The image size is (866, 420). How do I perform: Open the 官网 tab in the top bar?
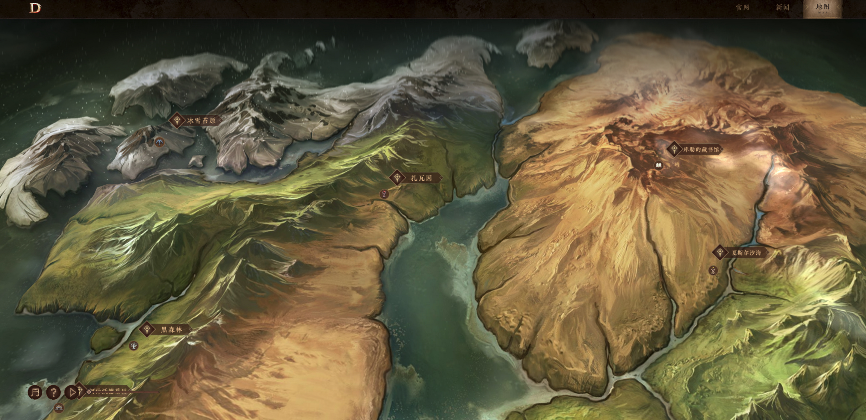(743, 7)
